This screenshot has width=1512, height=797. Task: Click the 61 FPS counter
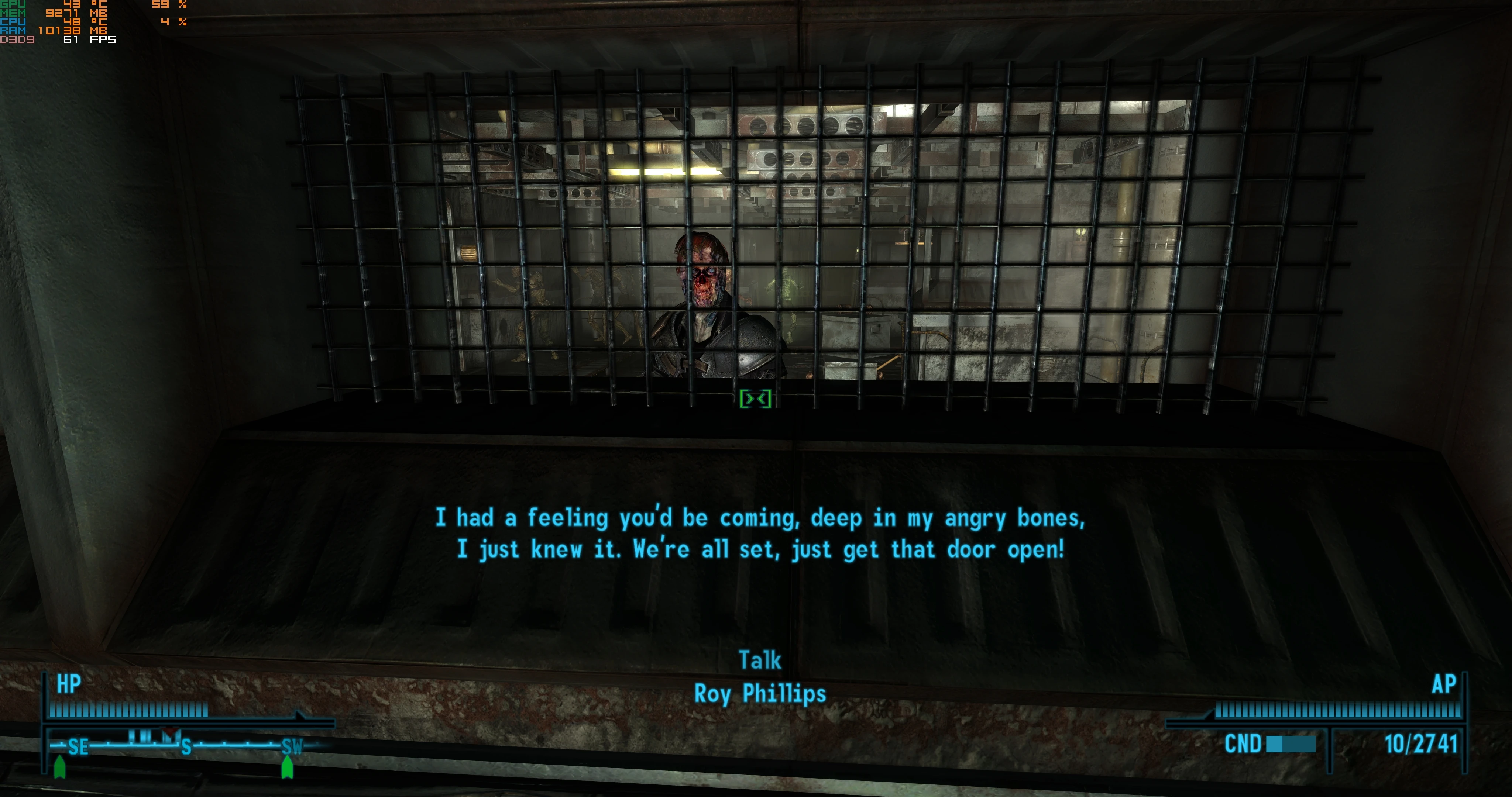click(x=88, y=39)
